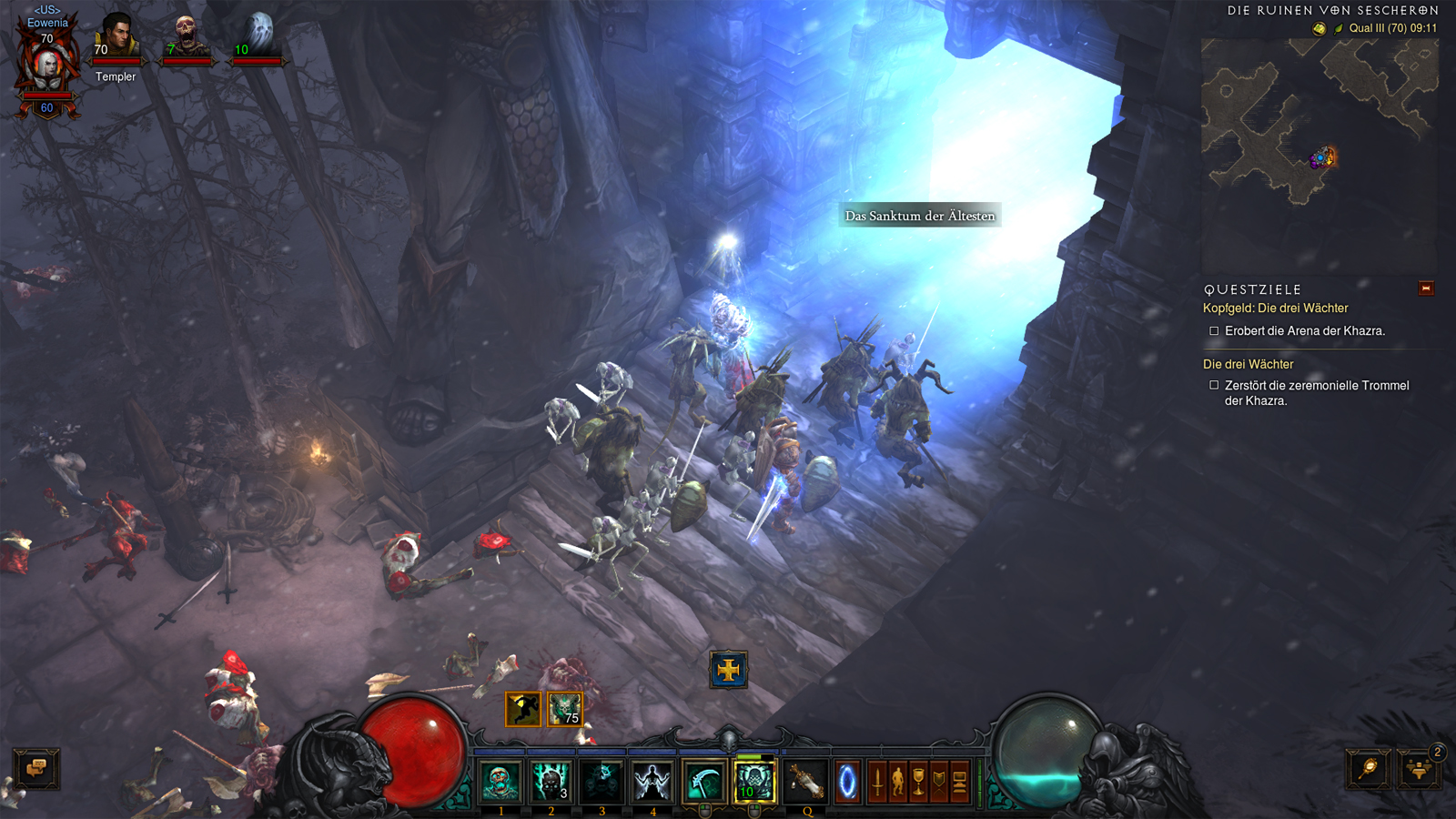Select the scythe left-mouse skill

pos(703,782)
